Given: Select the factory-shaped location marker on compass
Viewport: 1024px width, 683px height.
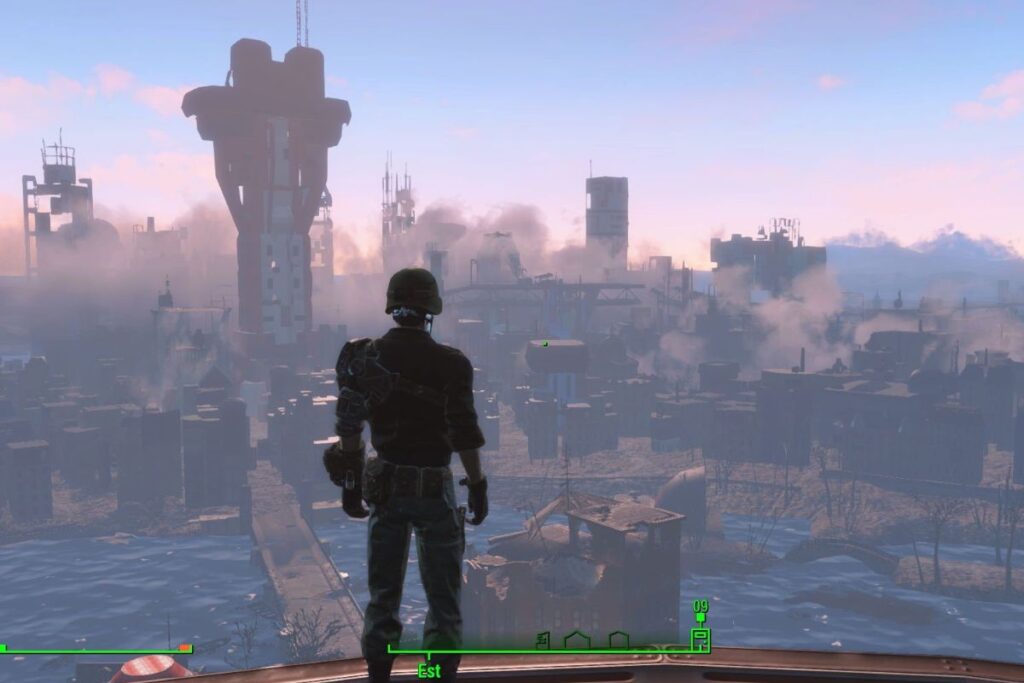Looking at the screenshot, I should click(543, 640).
